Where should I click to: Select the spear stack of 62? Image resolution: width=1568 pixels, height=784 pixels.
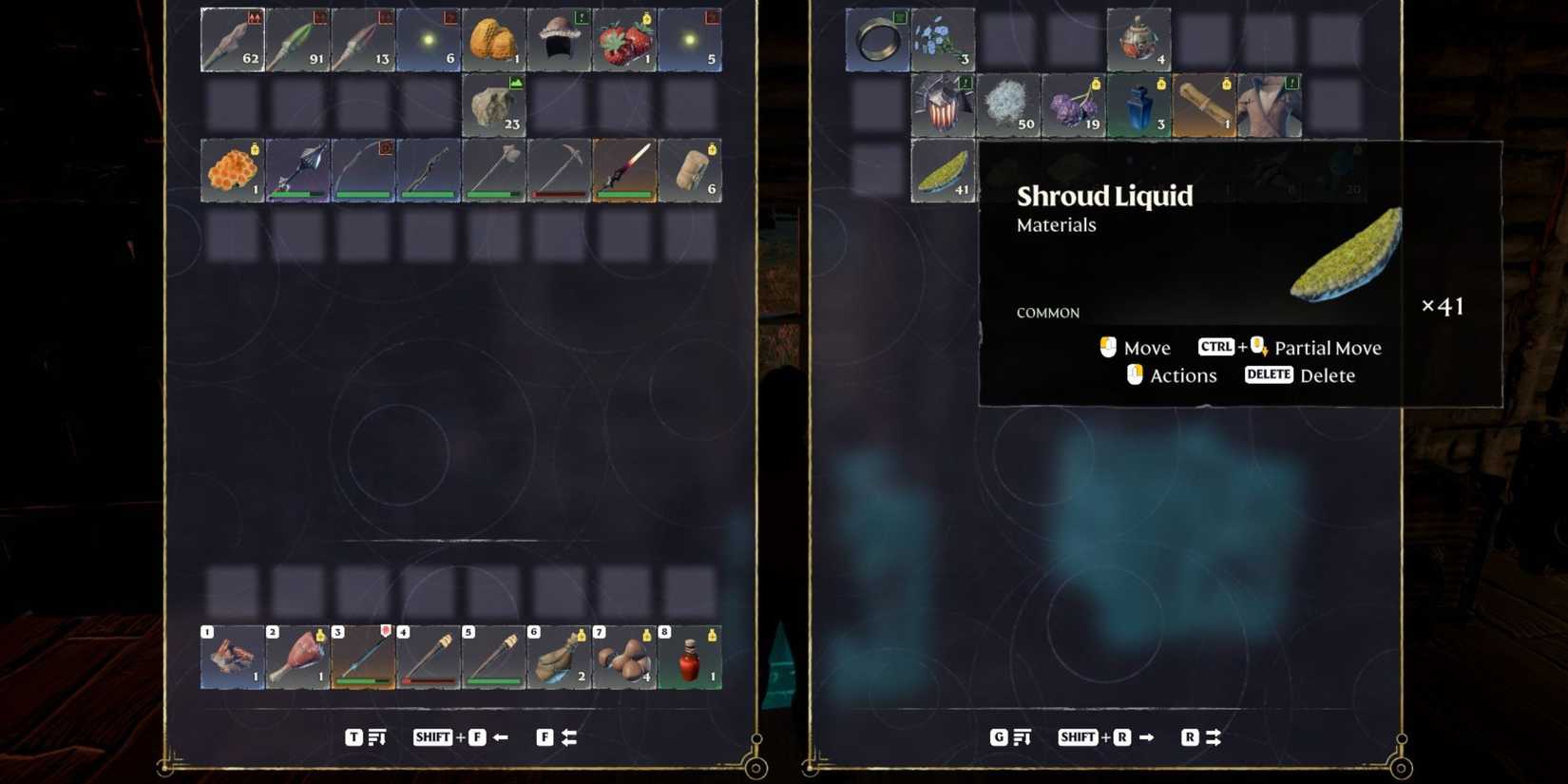click(x=231, y=38)
